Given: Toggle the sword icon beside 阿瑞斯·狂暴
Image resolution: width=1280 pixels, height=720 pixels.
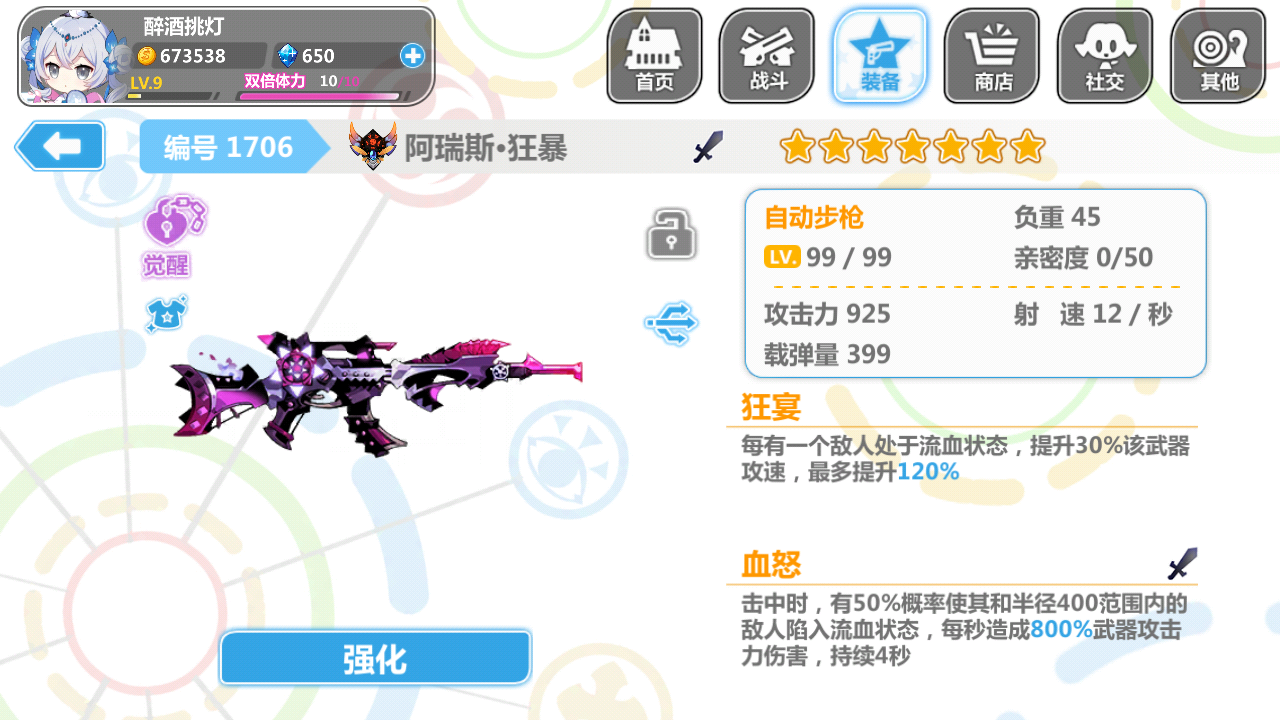Looking at the screenshot, I should [708, 146].
